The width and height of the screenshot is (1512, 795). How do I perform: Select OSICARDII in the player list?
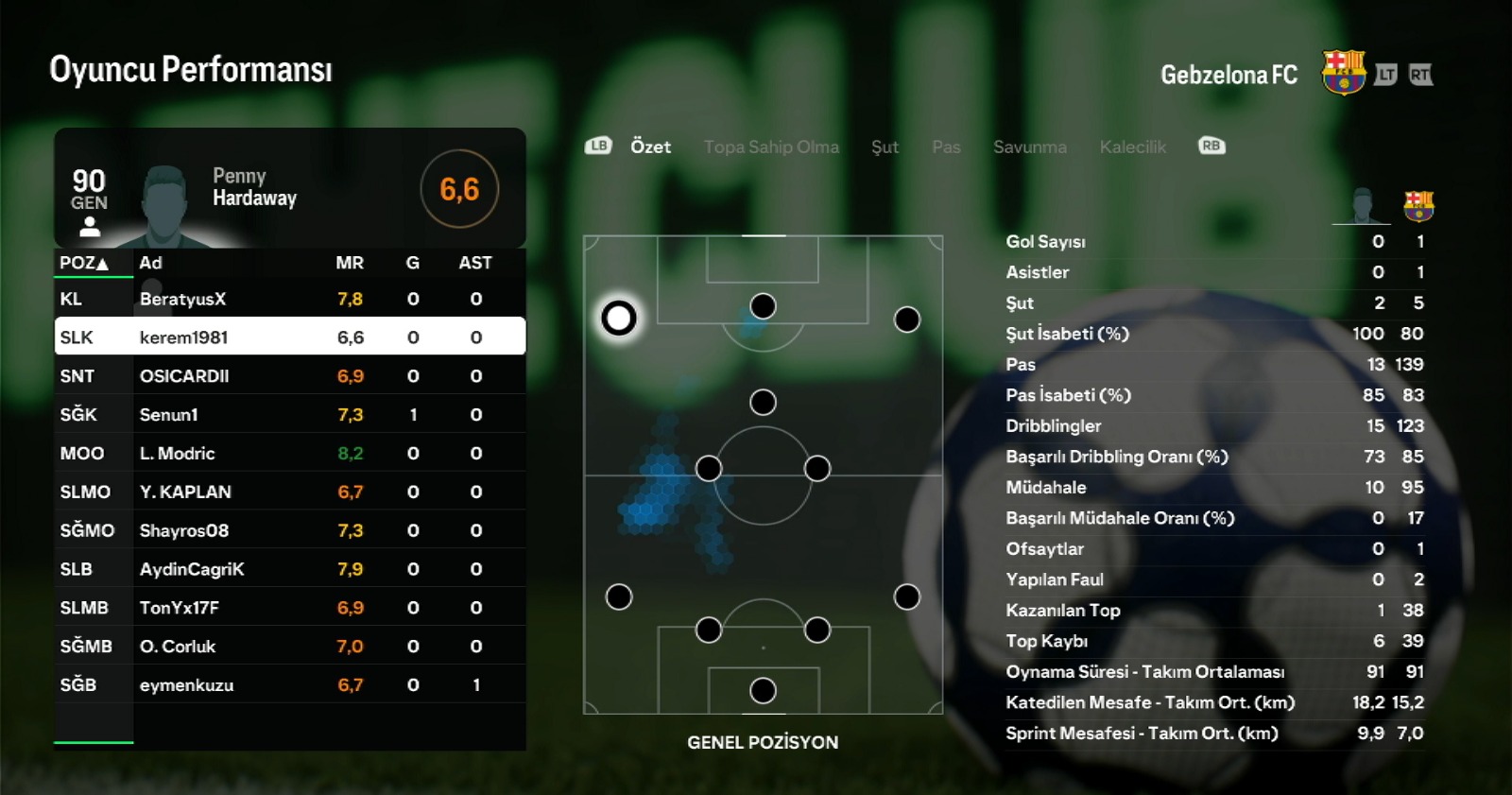[x=289, y=375]
